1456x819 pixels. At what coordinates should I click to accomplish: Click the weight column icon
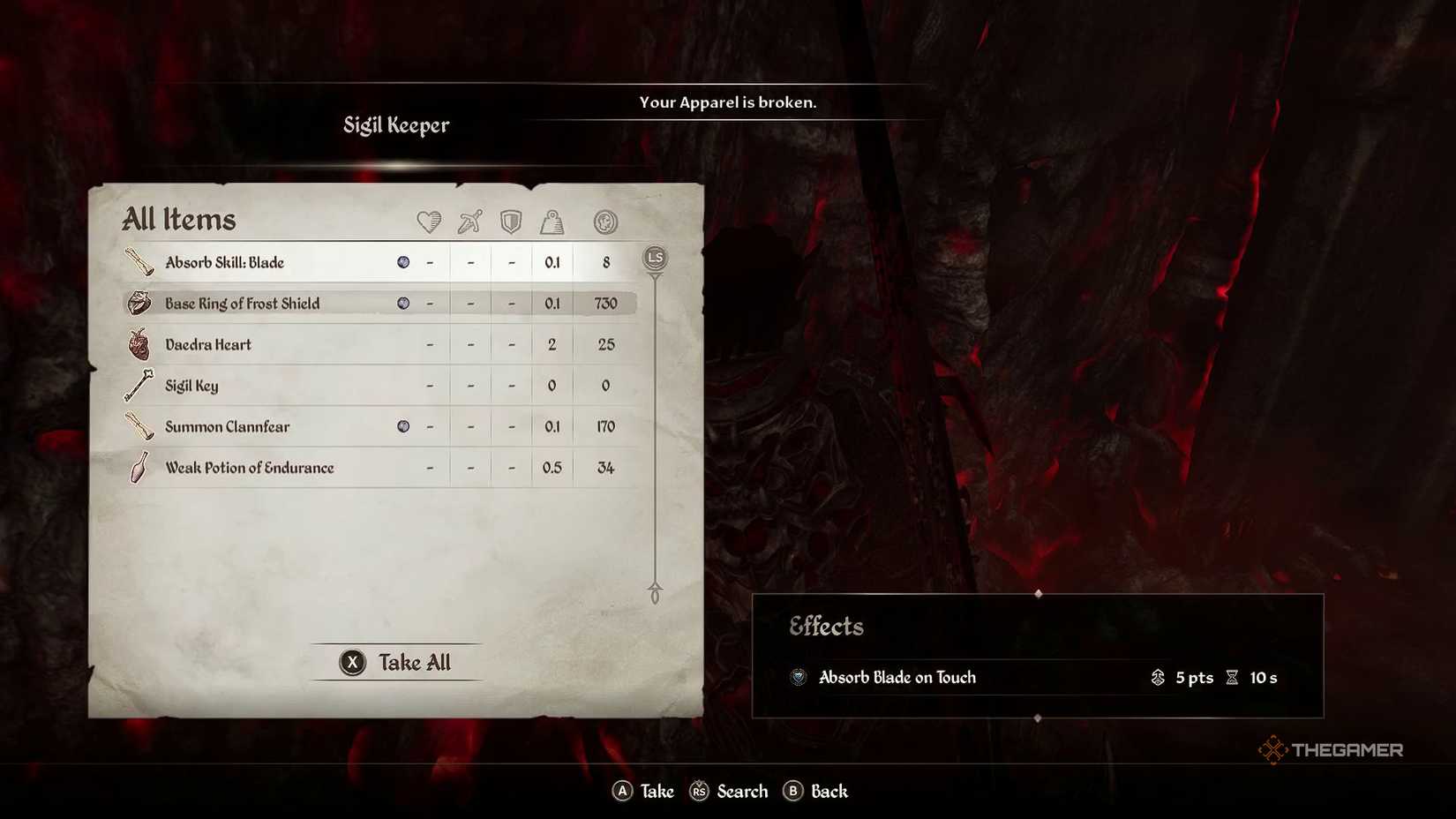552,222
